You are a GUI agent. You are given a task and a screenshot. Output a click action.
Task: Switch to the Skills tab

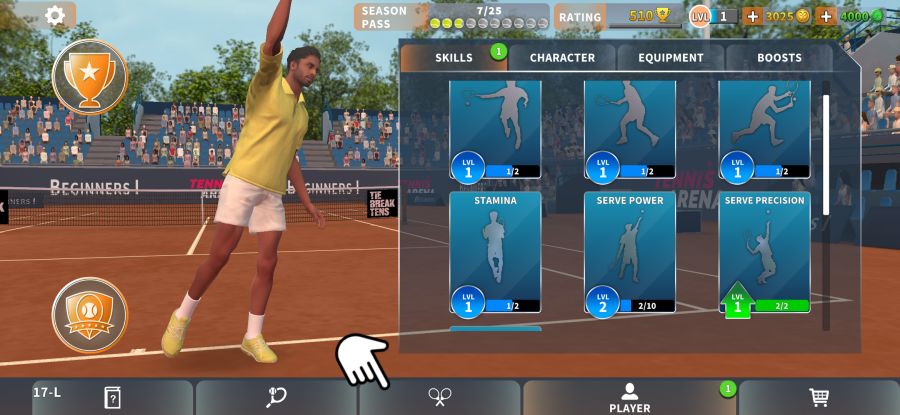point(454,58)
